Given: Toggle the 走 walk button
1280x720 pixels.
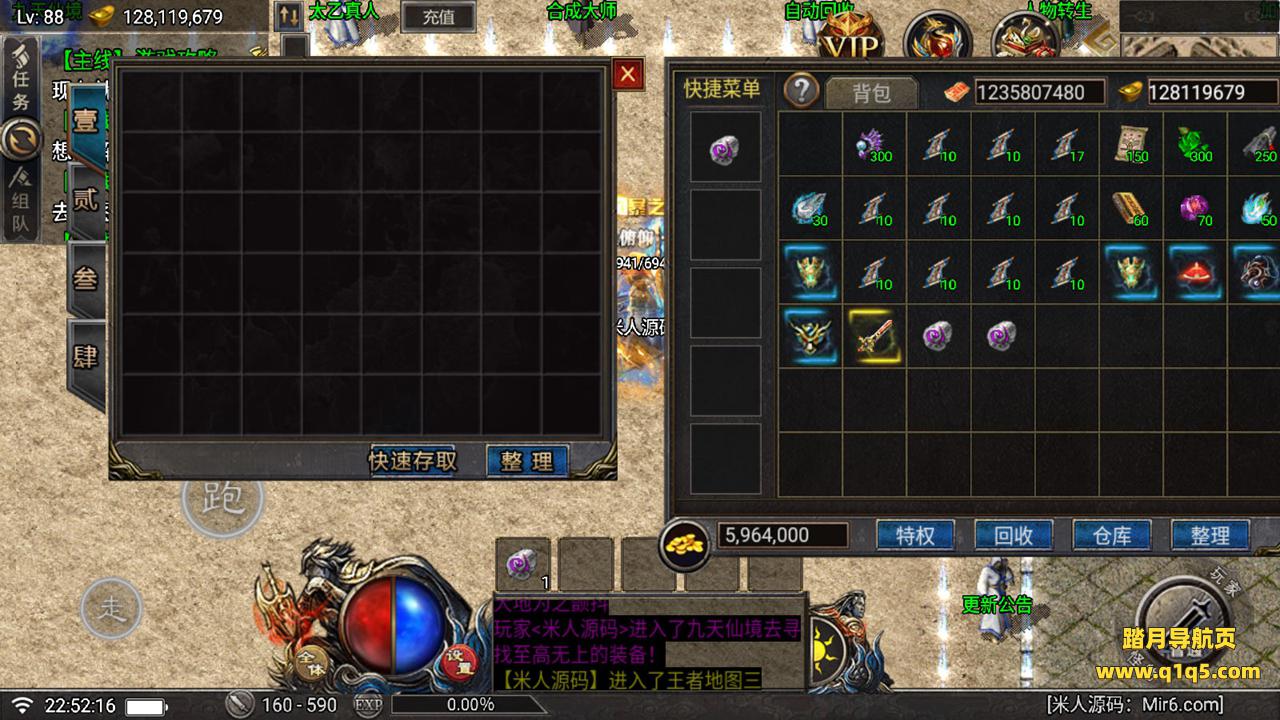Looking at the screenshot, I should click(111, 608).
